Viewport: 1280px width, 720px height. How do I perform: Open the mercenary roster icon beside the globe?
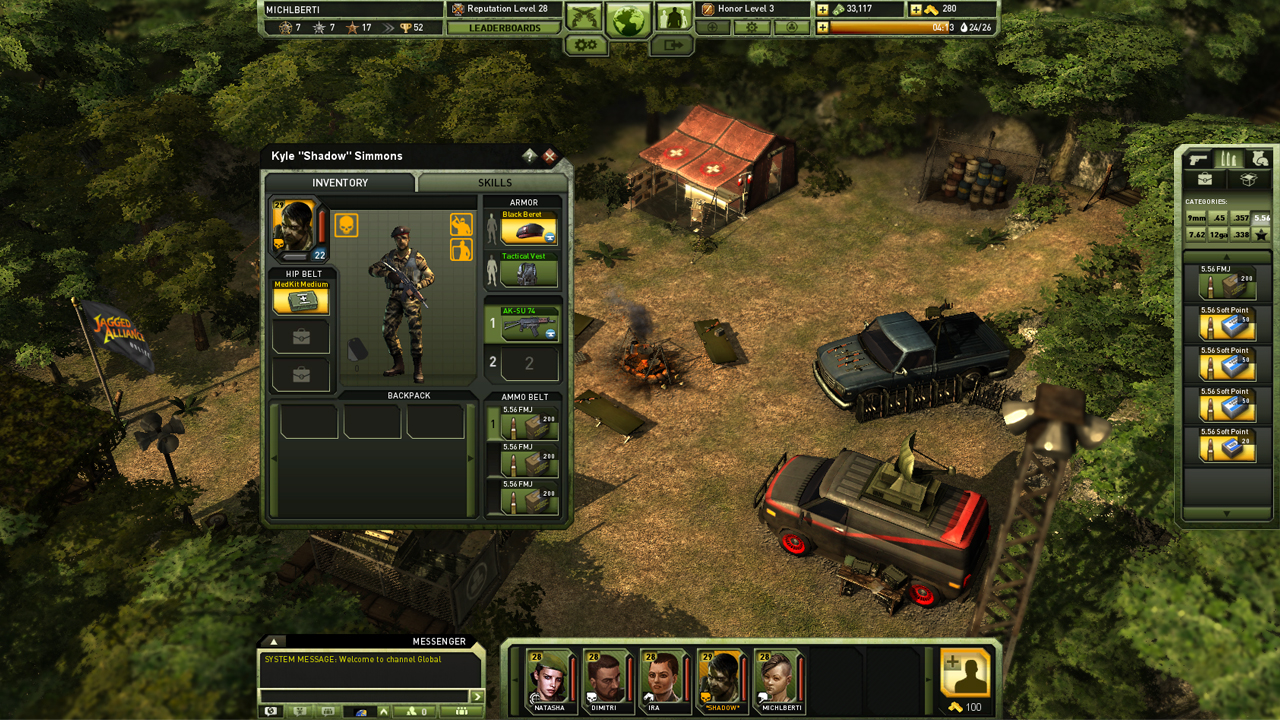(674, 17)
